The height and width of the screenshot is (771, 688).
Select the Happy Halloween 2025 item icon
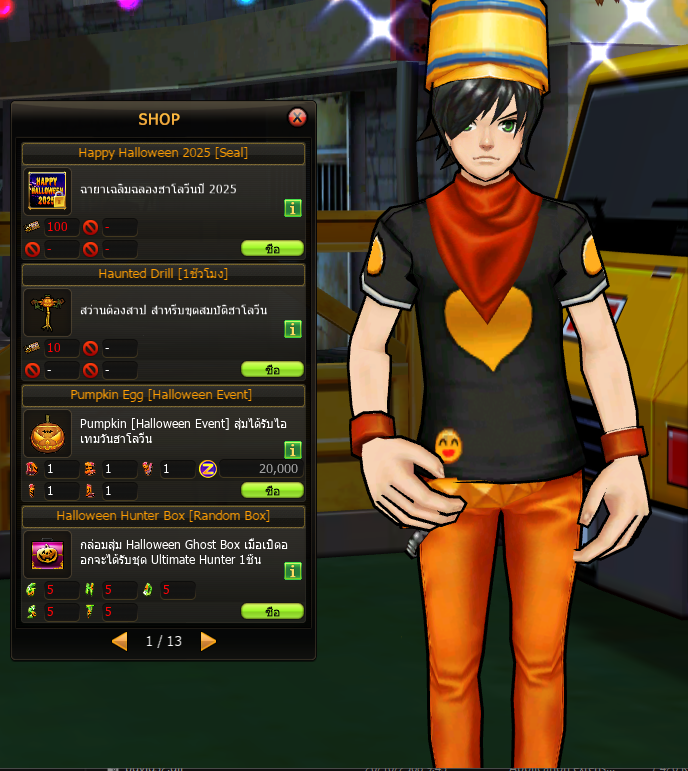tap(47, 191)
